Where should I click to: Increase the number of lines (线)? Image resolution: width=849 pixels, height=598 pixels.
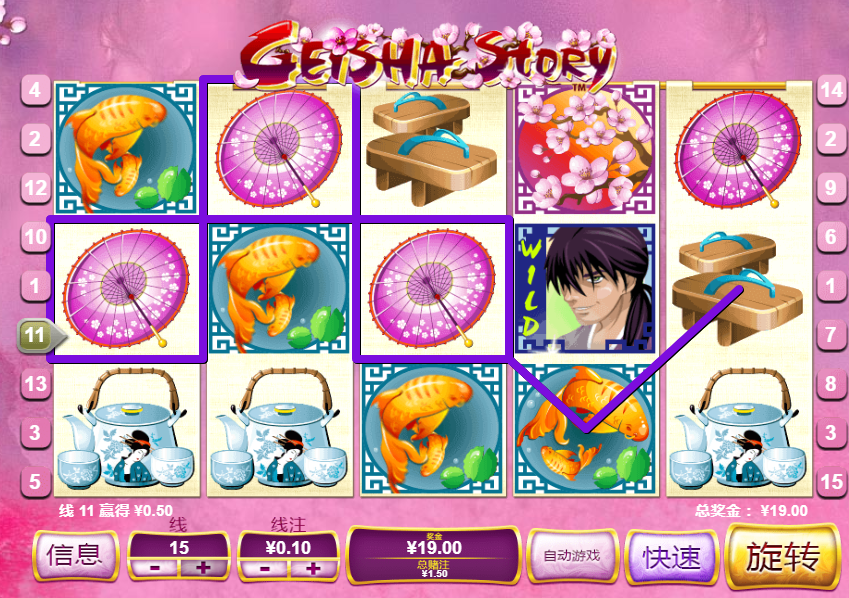203,568
